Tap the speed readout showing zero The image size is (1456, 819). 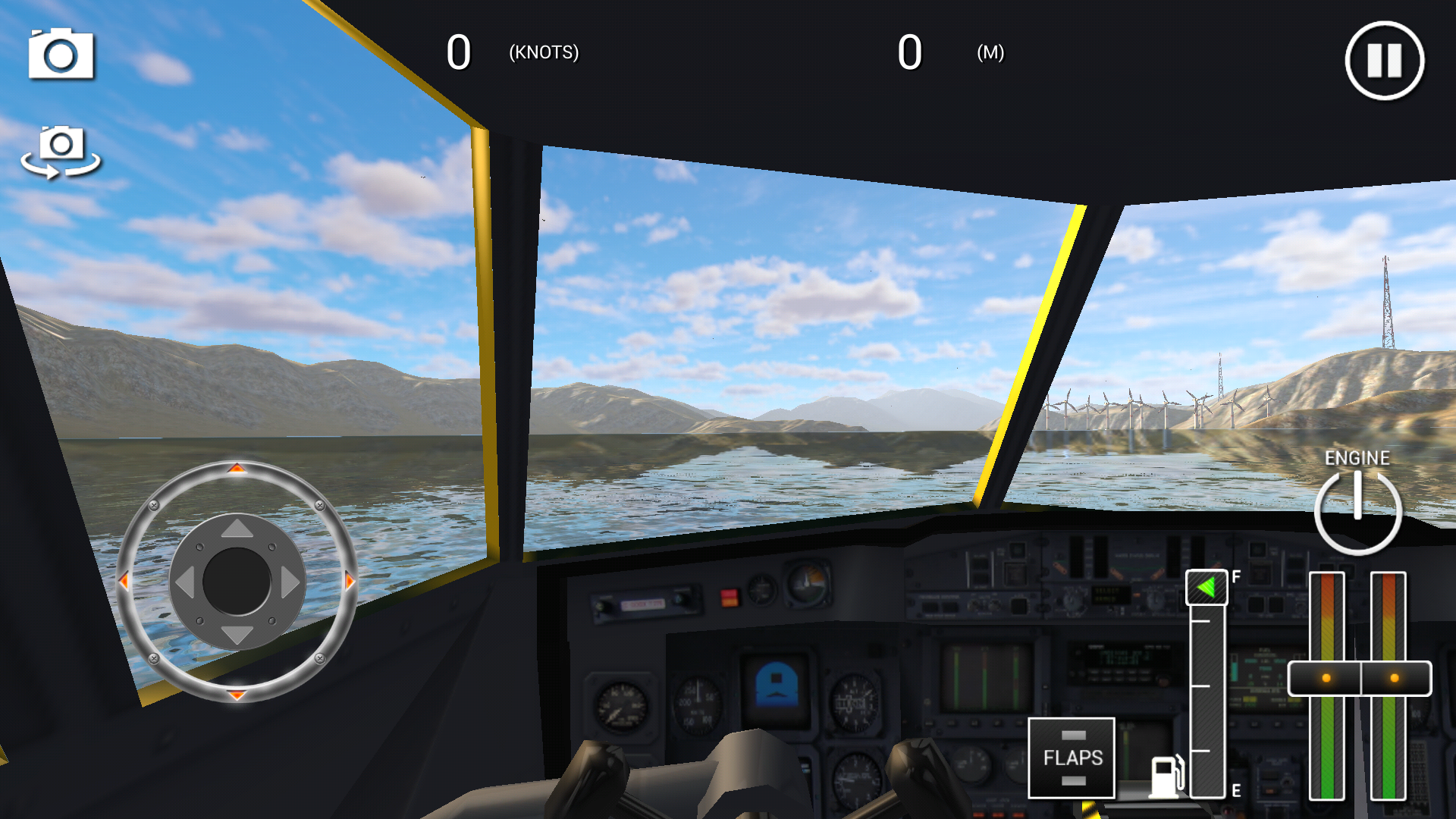click(459, 52)
